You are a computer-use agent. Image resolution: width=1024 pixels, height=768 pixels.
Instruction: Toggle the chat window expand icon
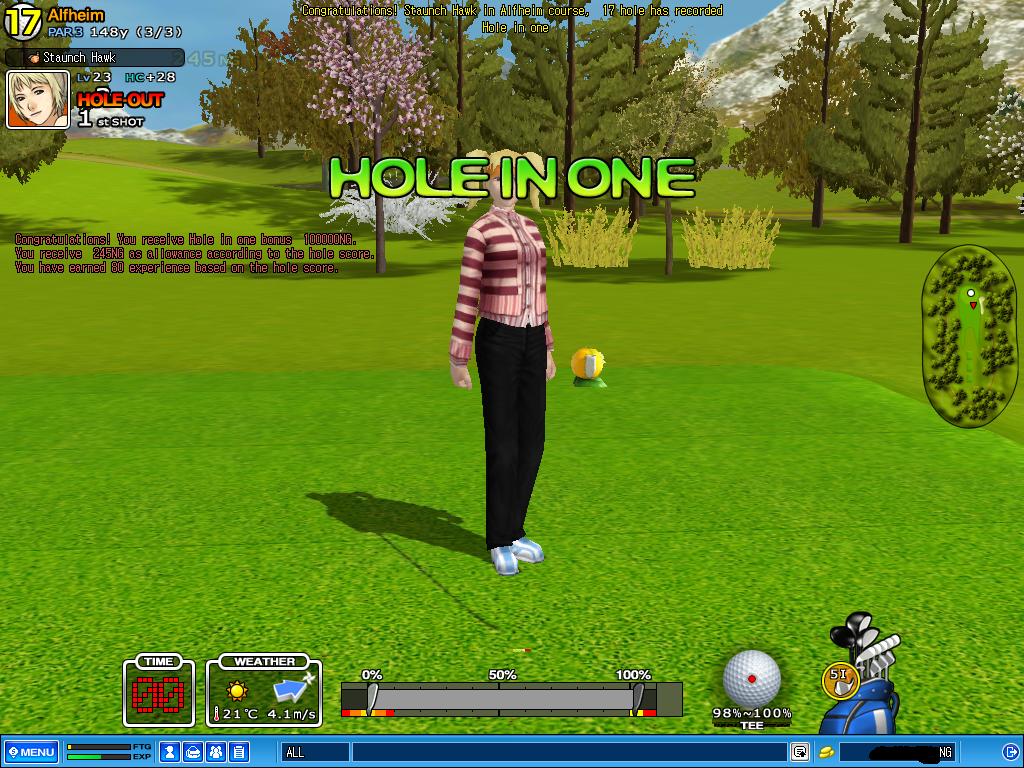(x=800, y=752)
